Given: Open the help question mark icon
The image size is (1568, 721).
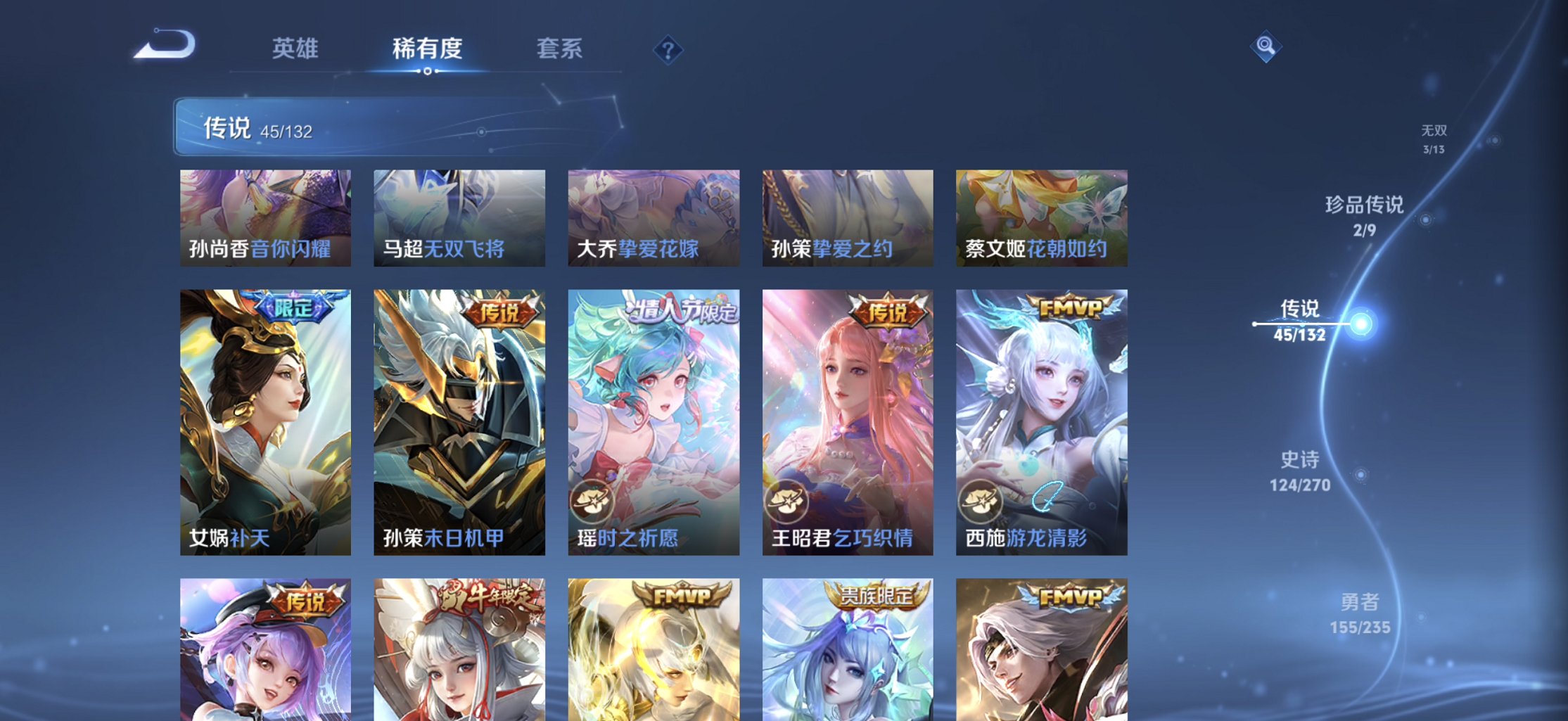Looking at the screenshot, I should pos(667,49).
